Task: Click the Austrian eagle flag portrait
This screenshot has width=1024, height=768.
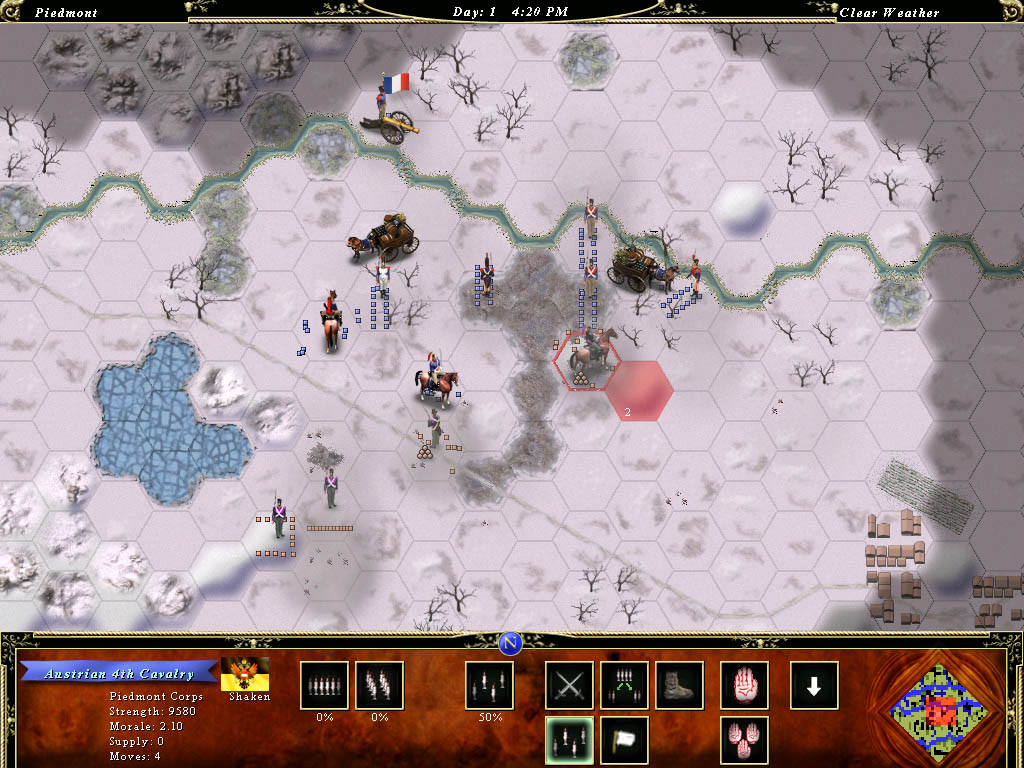Action: (245, 673)
